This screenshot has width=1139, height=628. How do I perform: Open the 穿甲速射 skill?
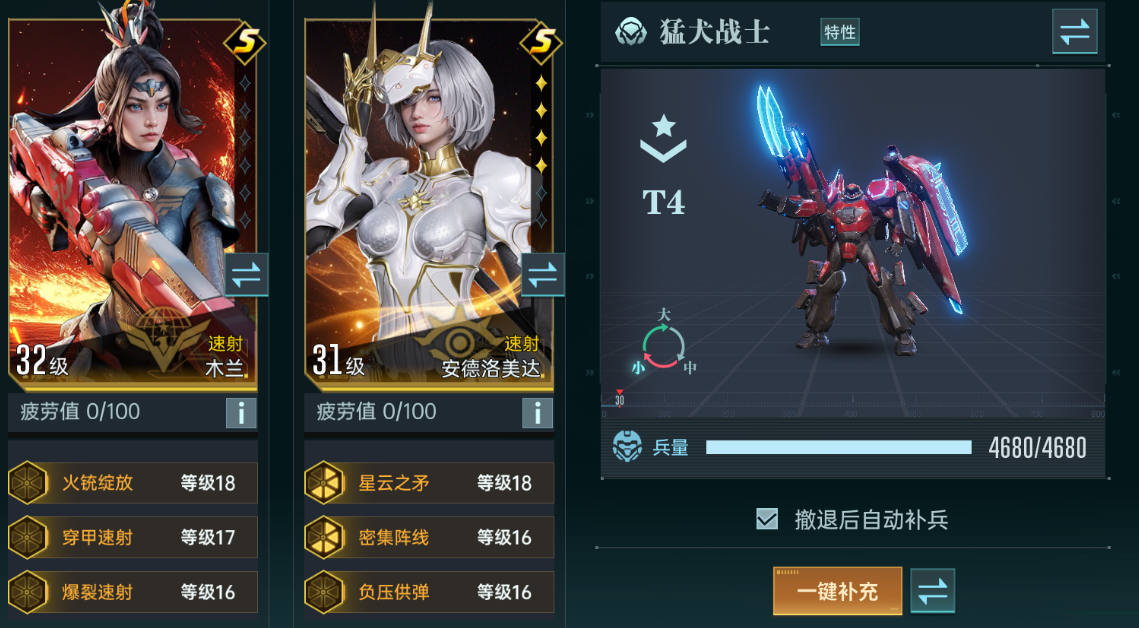(x=132, y=538)
